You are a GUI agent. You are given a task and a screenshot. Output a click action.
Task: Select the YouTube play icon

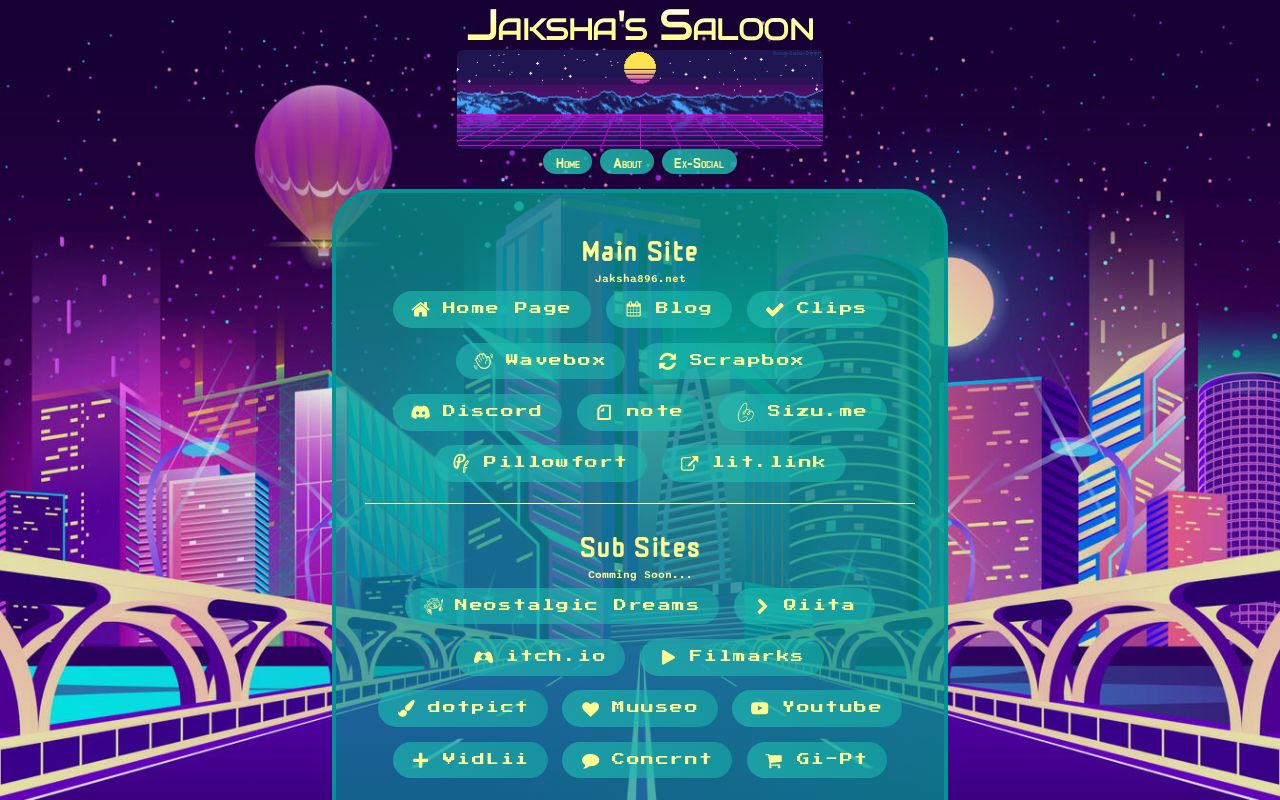coord(759,707)
